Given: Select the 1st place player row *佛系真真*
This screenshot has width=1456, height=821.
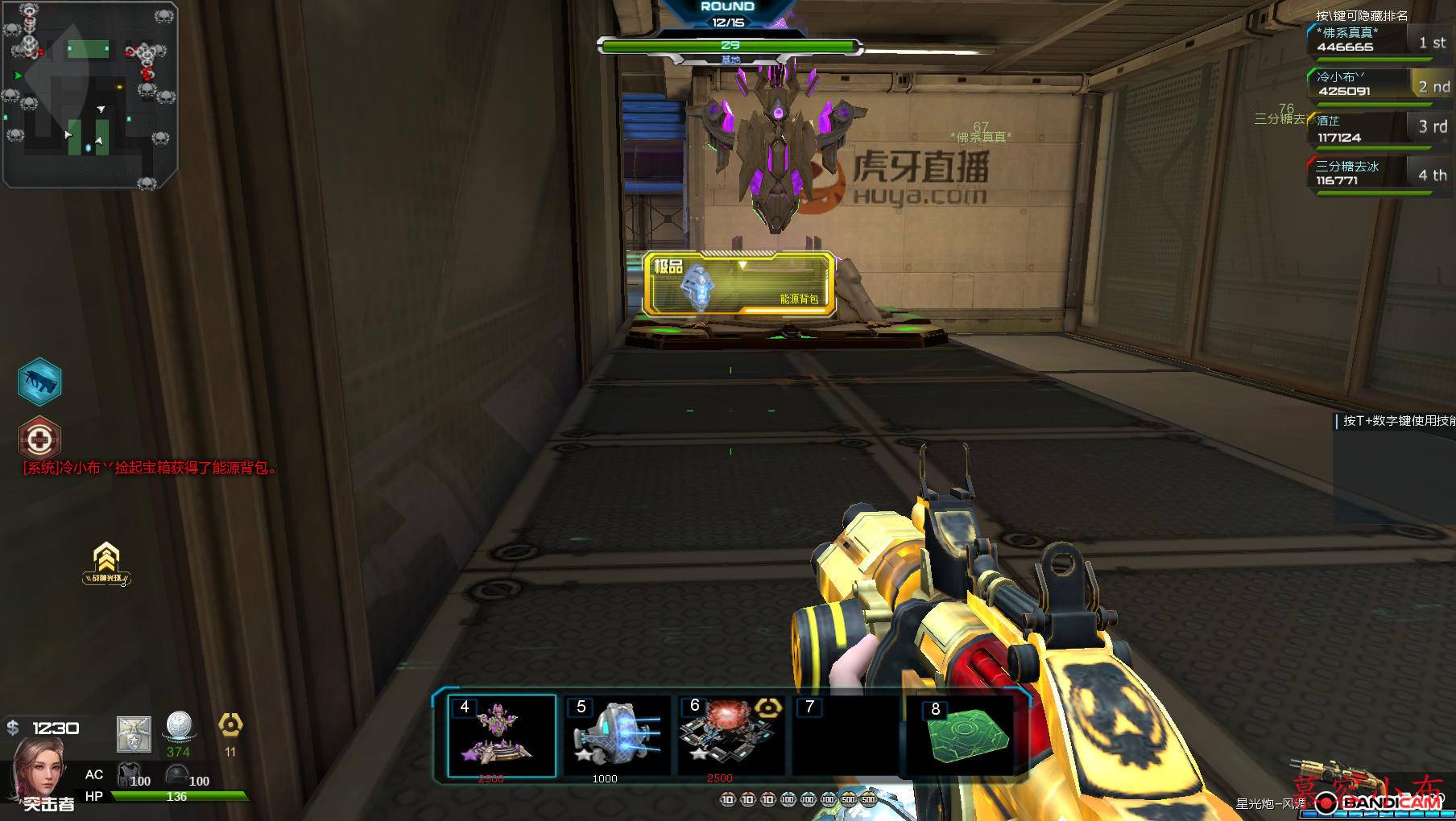Looking at the screenshot, I should click(x=1378, y=40).
